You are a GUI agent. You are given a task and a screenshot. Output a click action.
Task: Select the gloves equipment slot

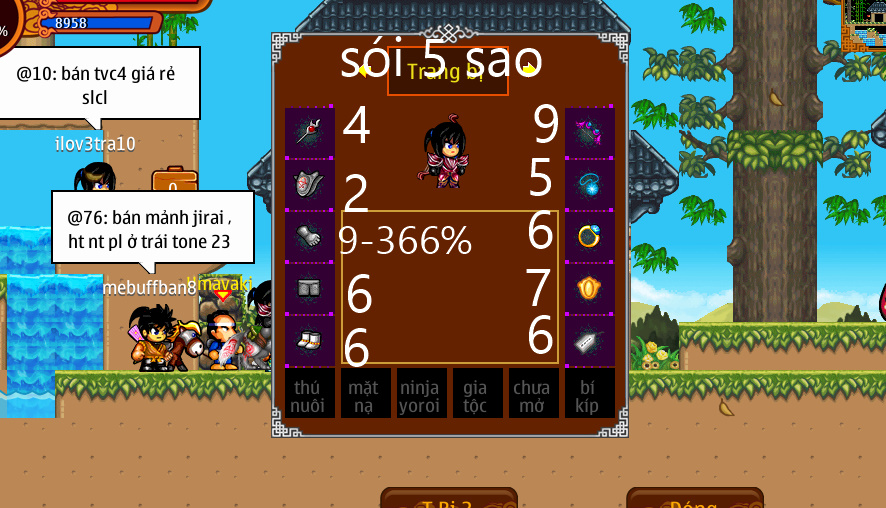coord(310,236)
